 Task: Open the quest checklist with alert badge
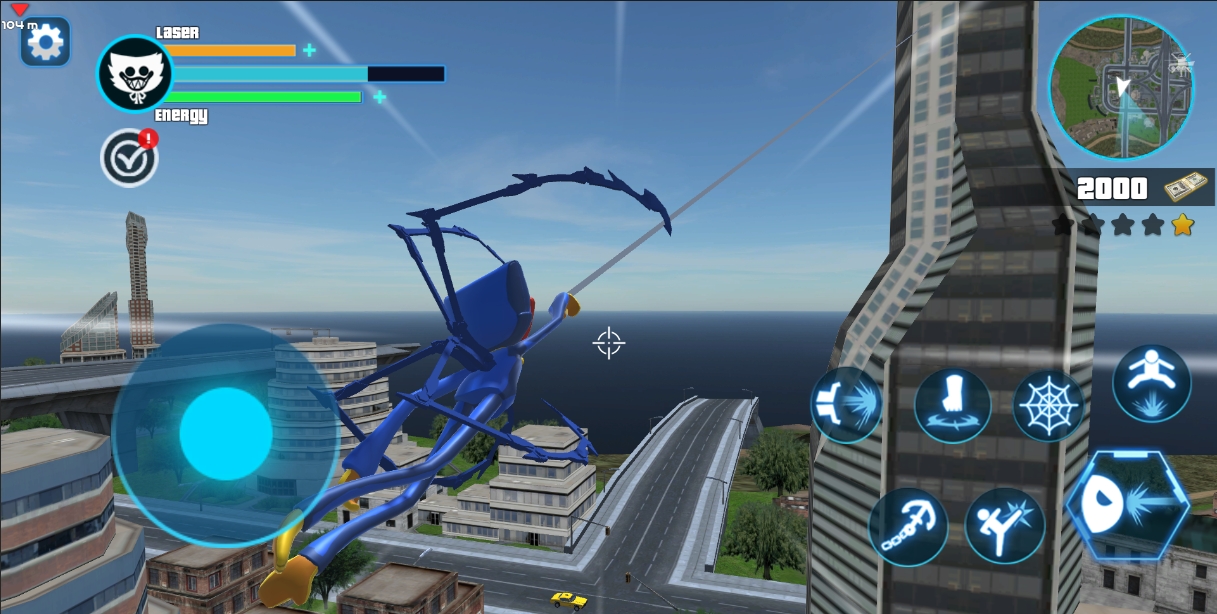point(128,158)
